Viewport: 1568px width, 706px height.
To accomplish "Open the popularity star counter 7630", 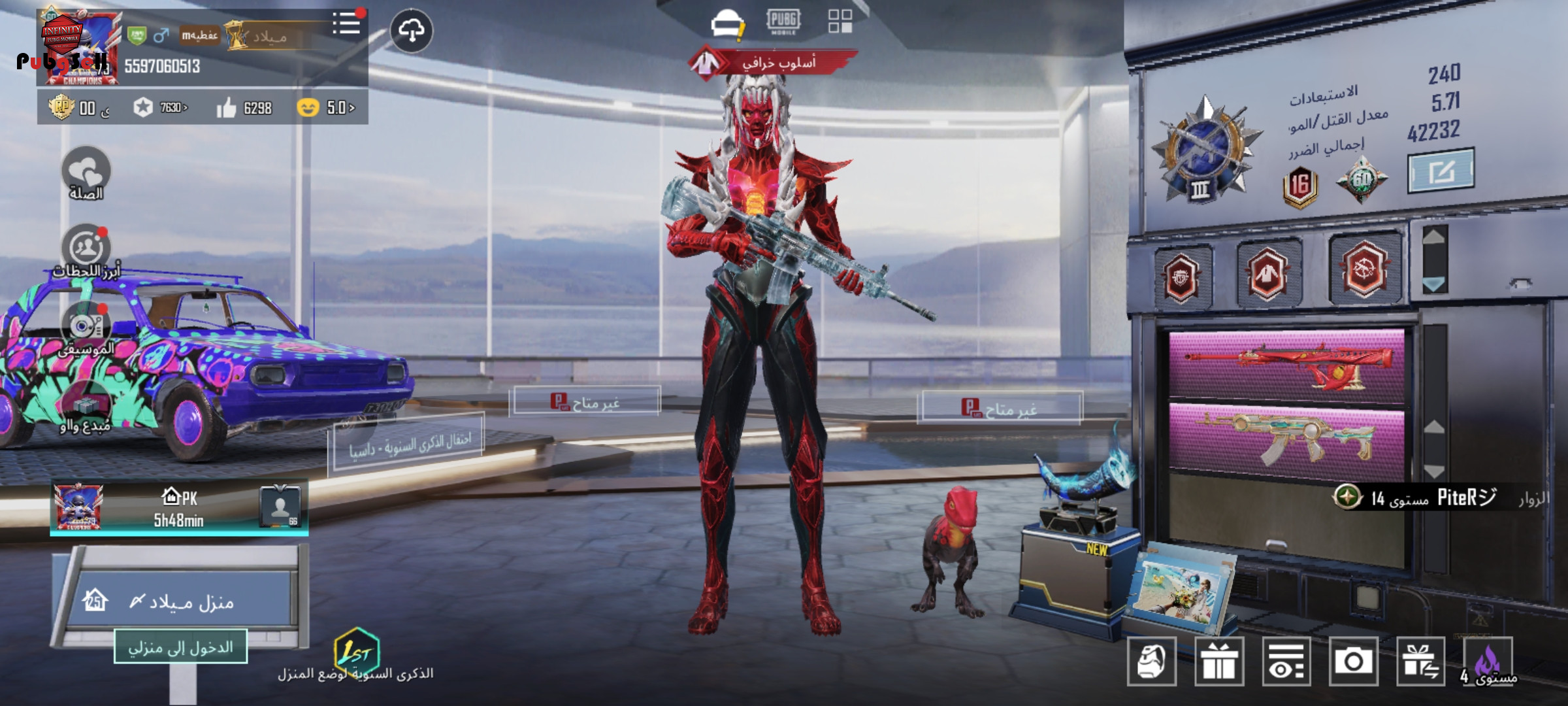I will coord(160,108).
